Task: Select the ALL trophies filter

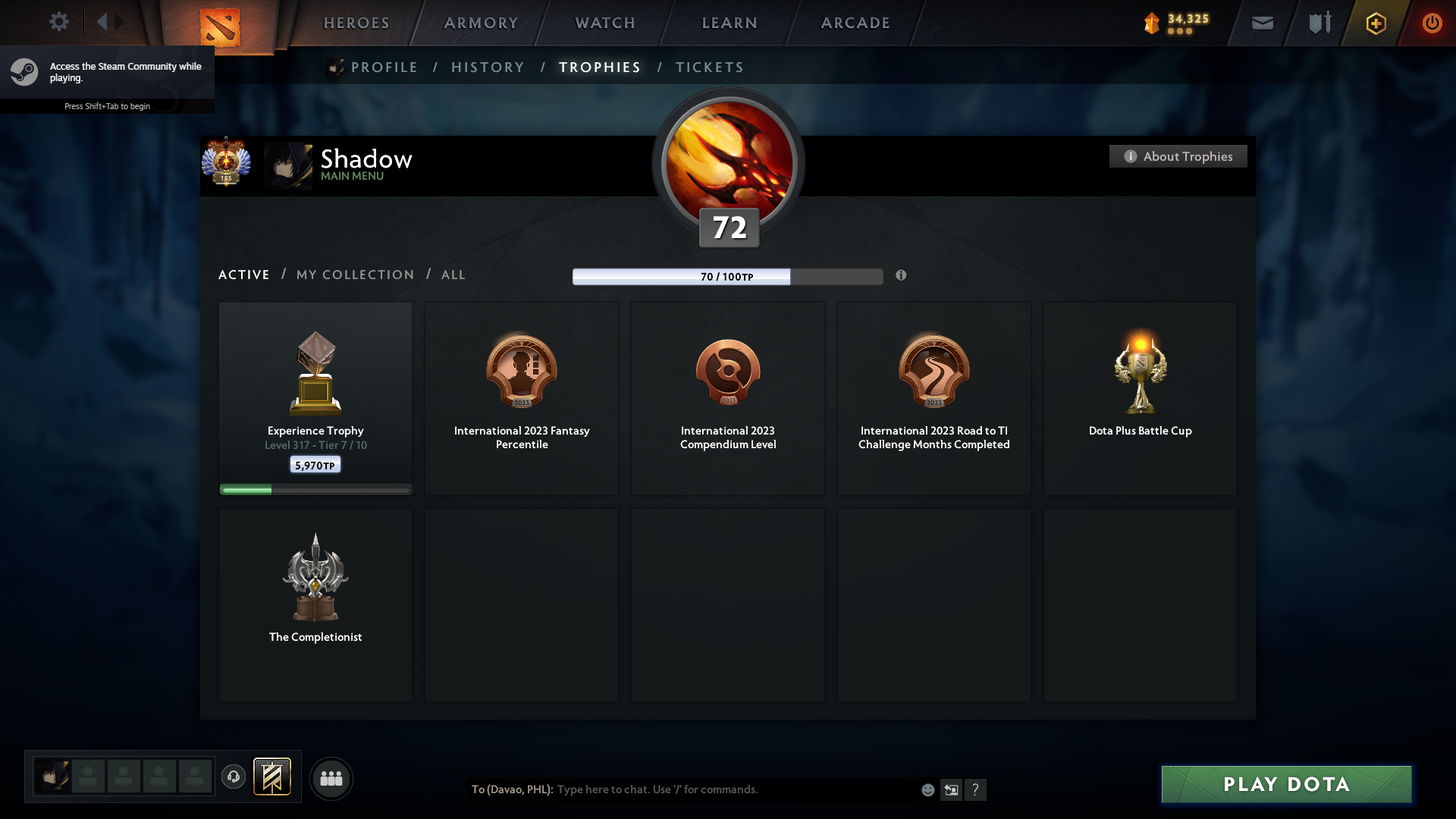Action: point(453,275)
